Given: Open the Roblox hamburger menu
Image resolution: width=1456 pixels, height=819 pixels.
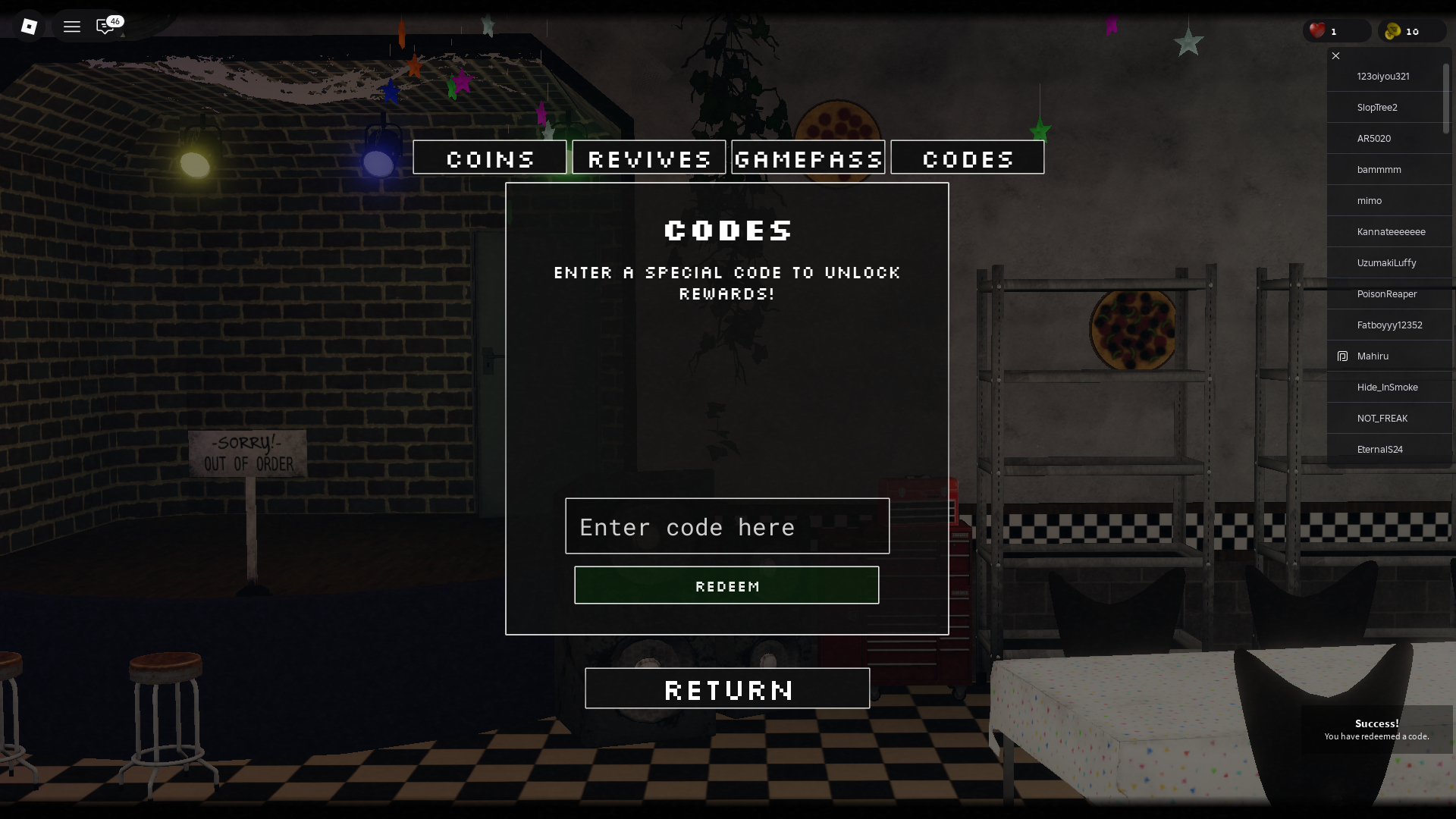Looking at the screenshot, I should pyautogui.click(x=72, y=27).
